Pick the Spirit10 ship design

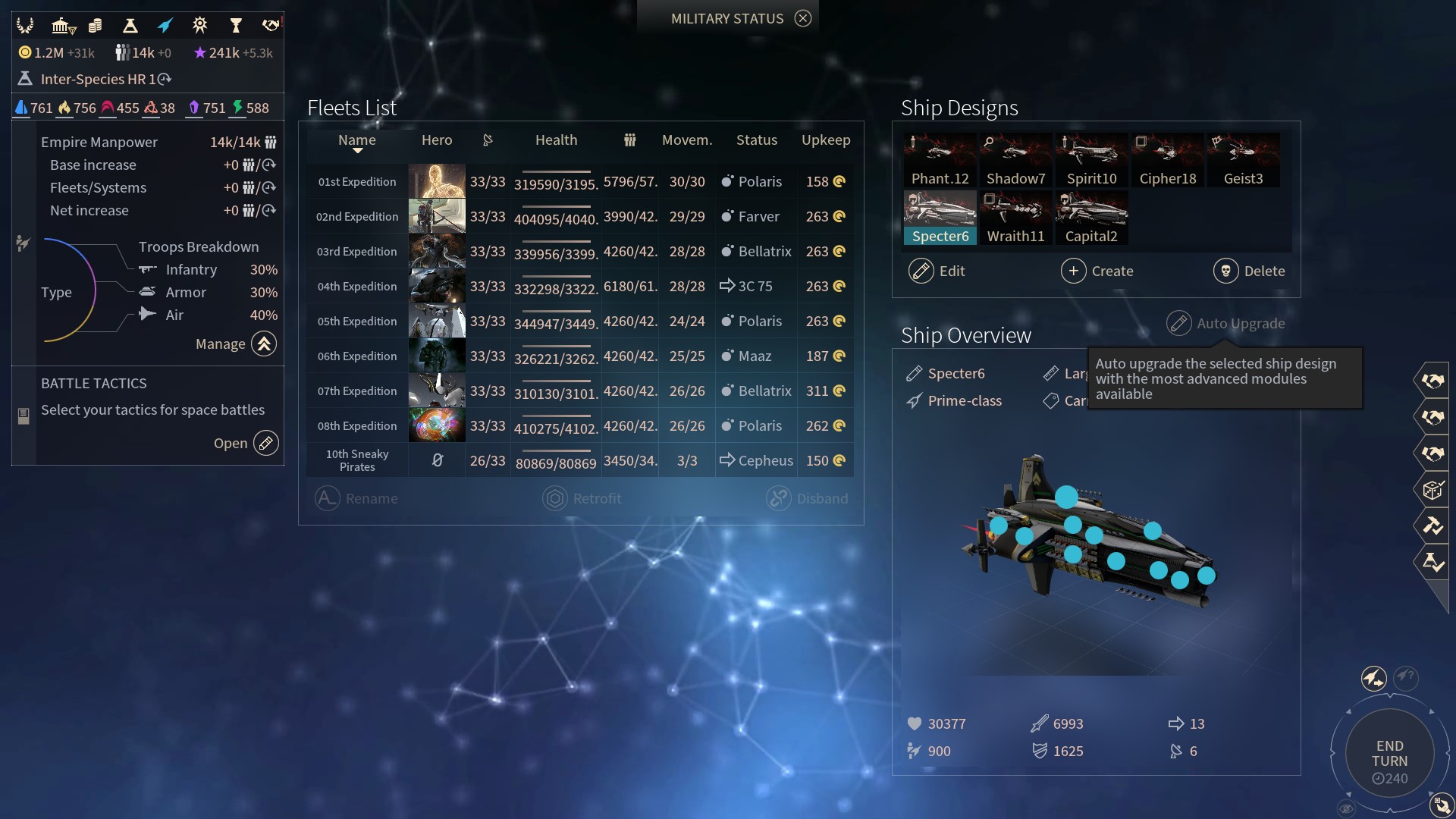point(1091,161)
